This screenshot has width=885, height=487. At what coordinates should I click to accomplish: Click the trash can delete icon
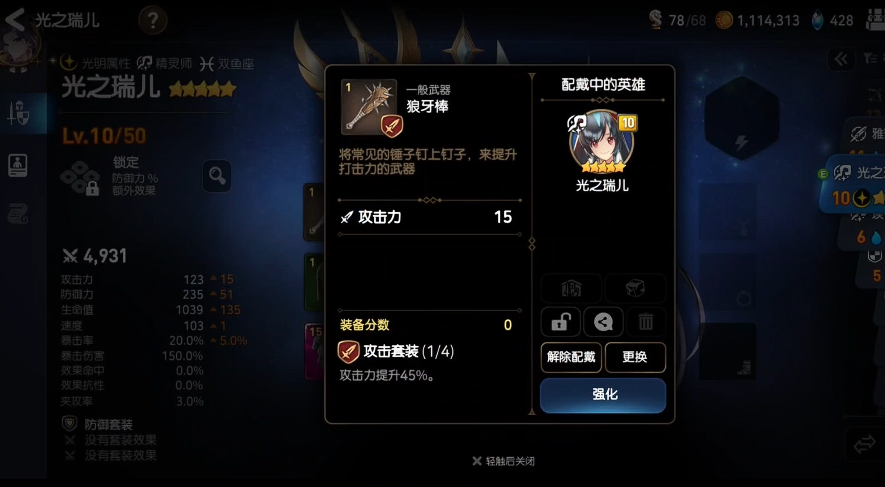coord(646,321)
